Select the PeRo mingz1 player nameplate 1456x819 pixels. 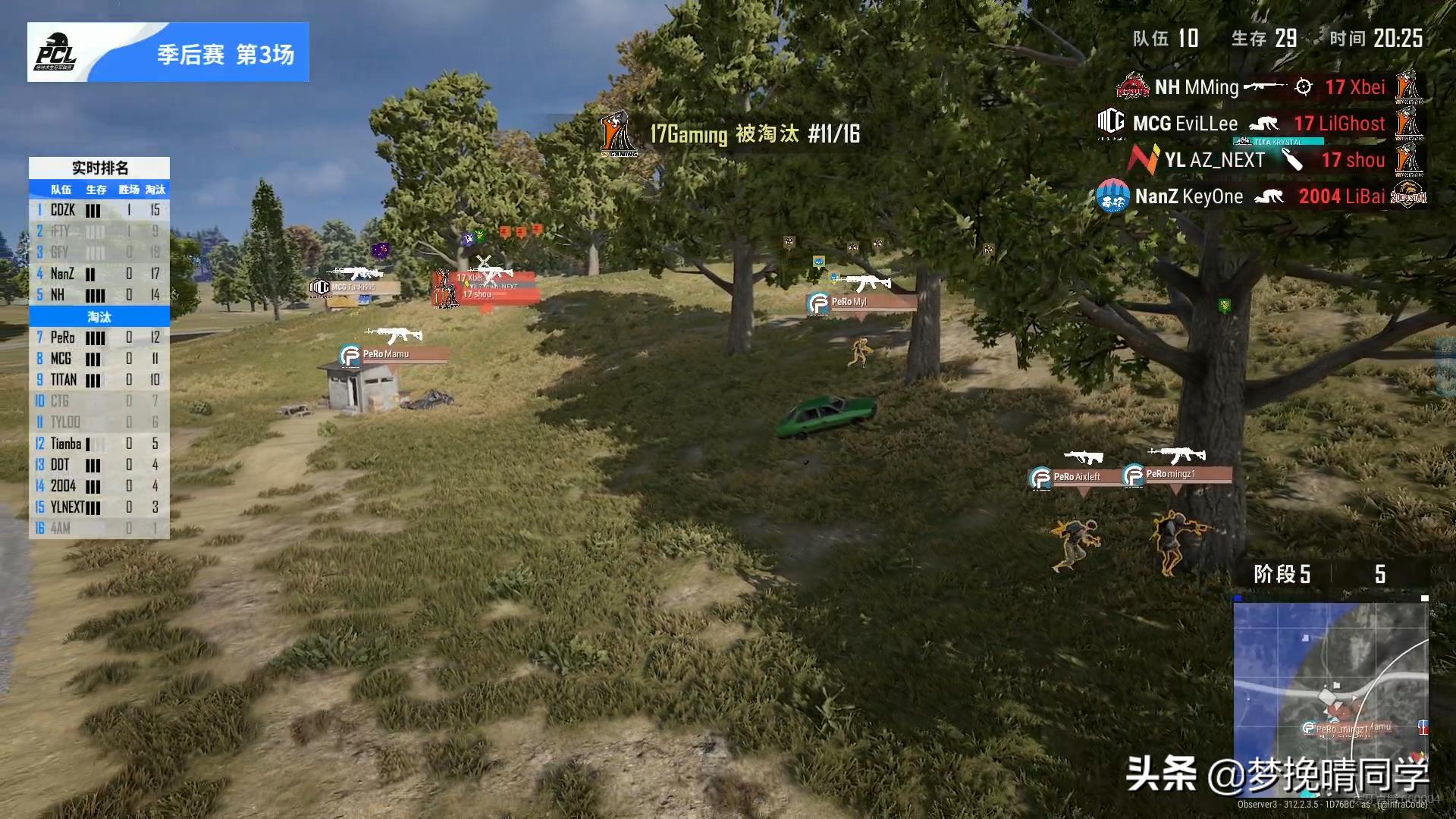(x=1177, y=475)
